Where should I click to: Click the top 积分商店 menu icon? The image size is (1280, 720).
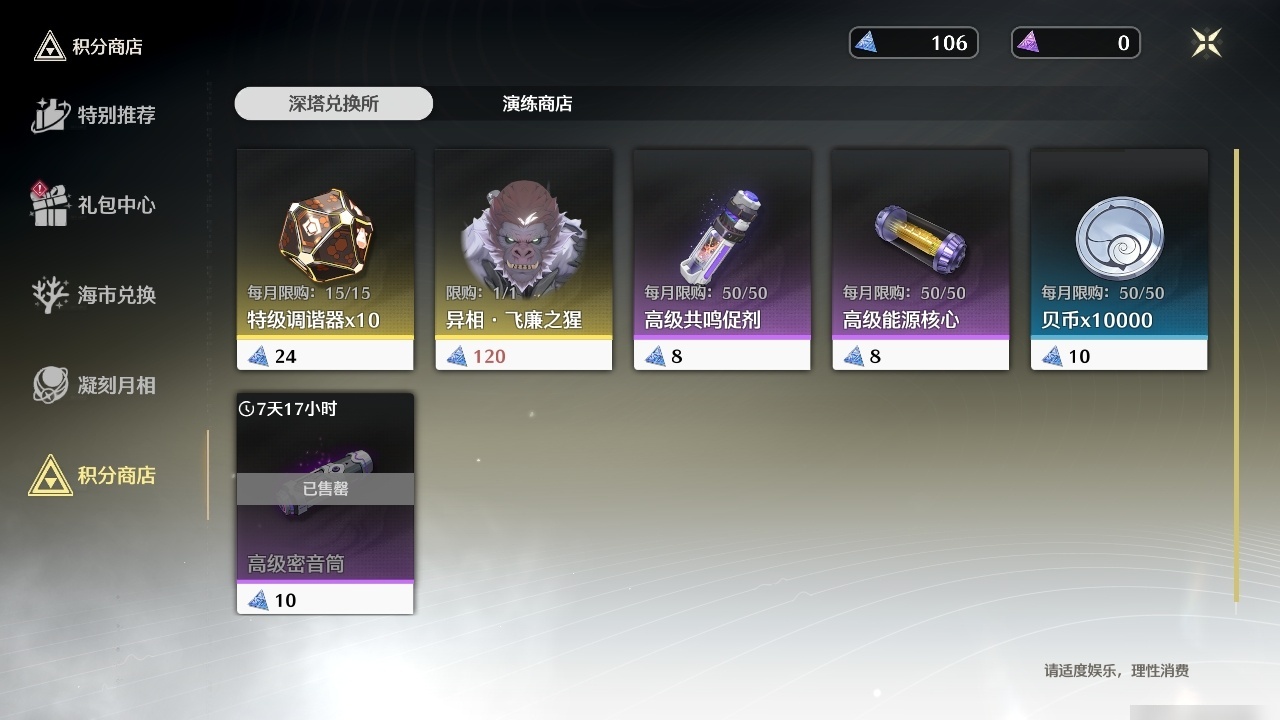point(48,45)
